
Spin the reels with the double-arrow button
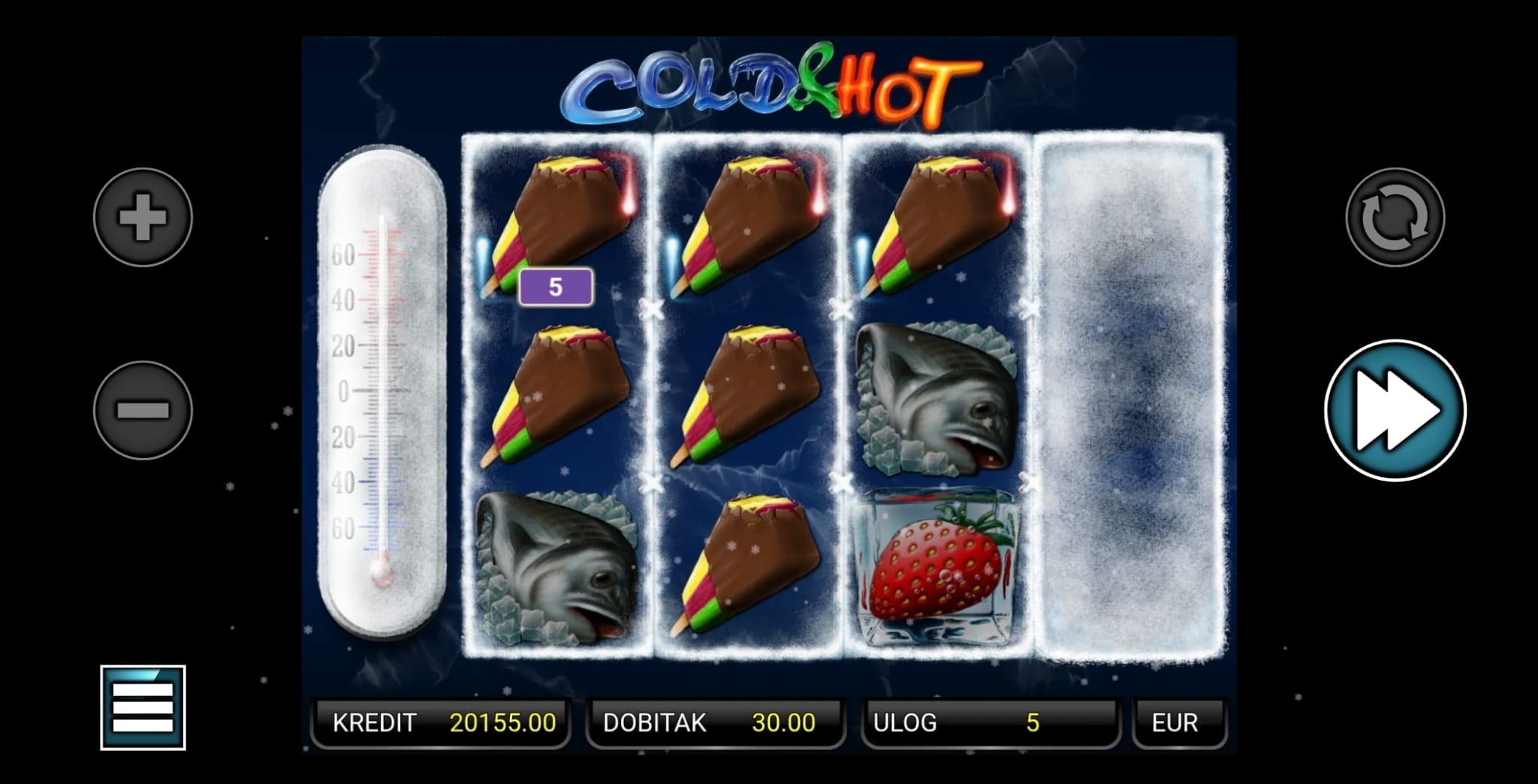coord(1395,410)
